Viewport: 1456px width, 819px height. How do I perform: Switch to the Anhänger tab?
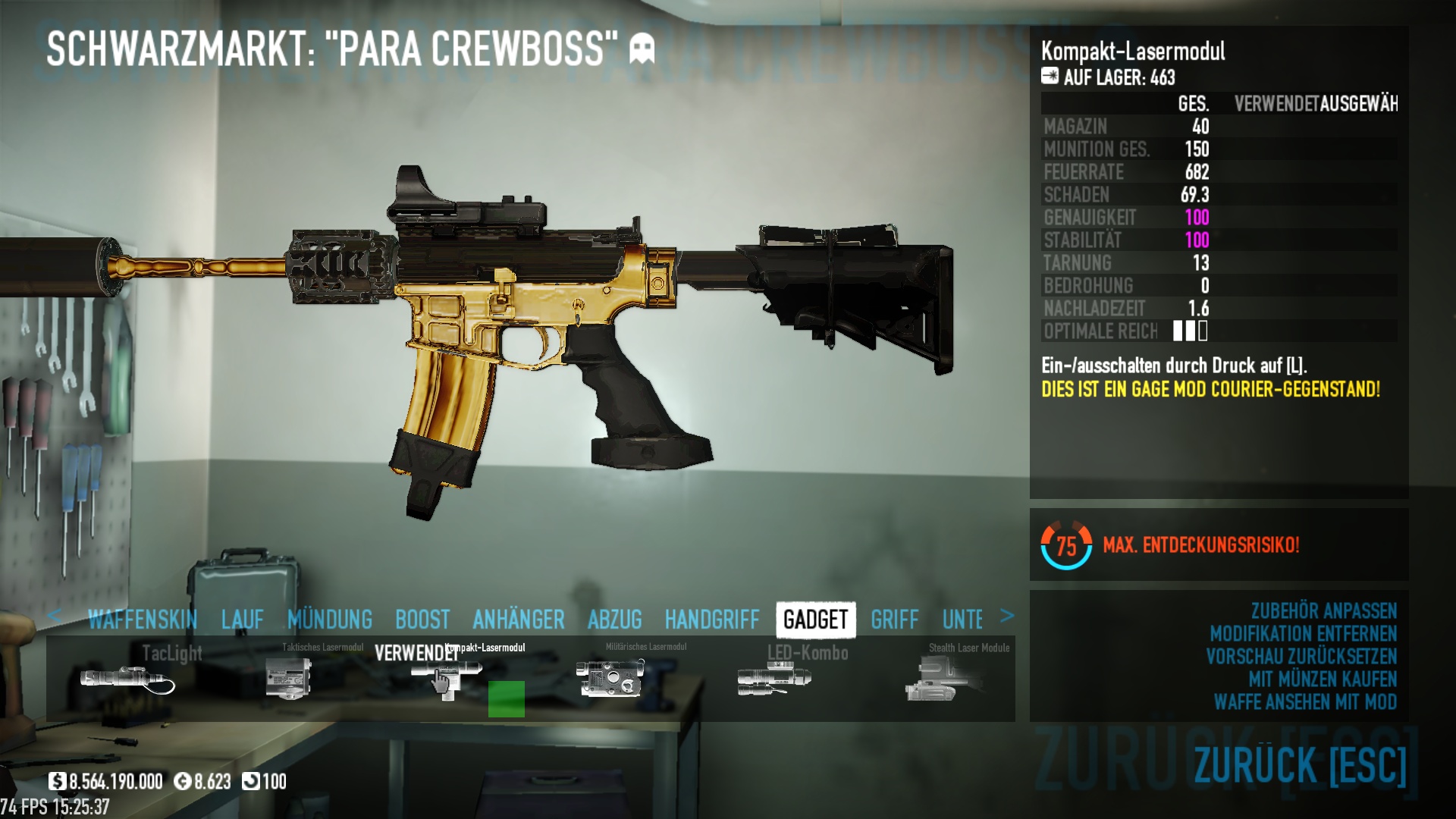pyautogui.click(x=519, y=620)
